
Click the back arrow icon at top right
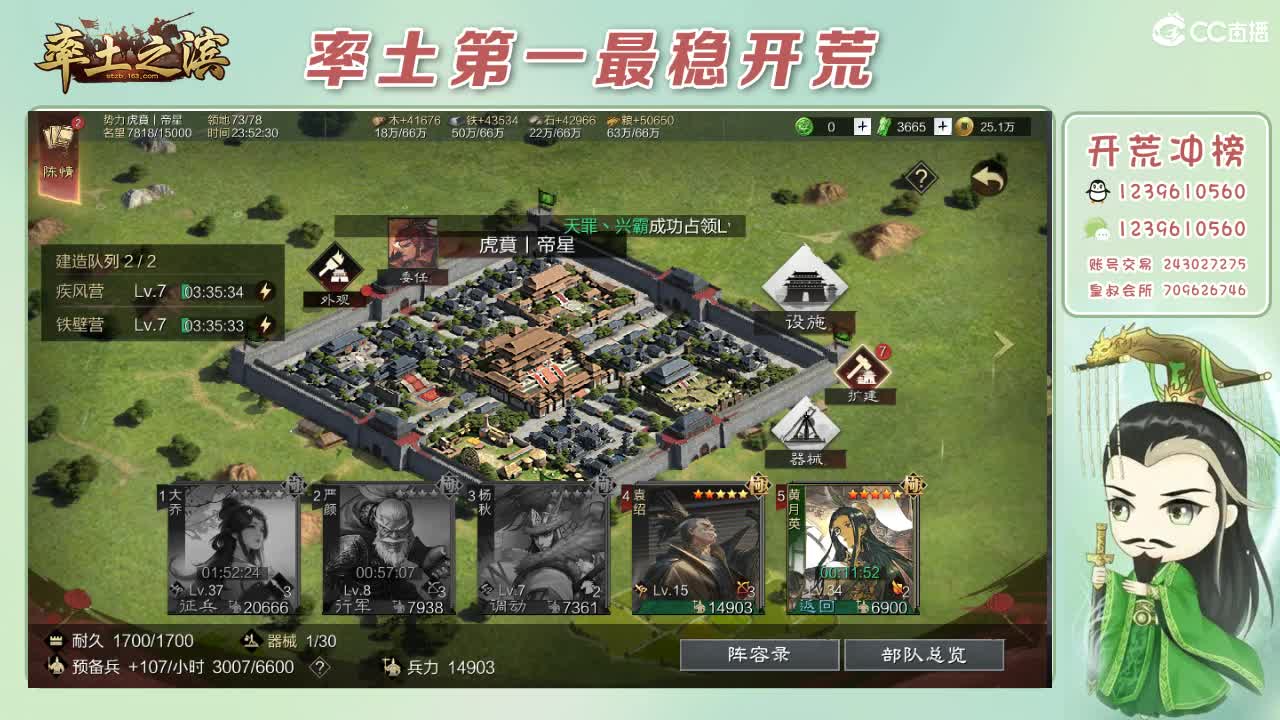(x=986, y=176)
